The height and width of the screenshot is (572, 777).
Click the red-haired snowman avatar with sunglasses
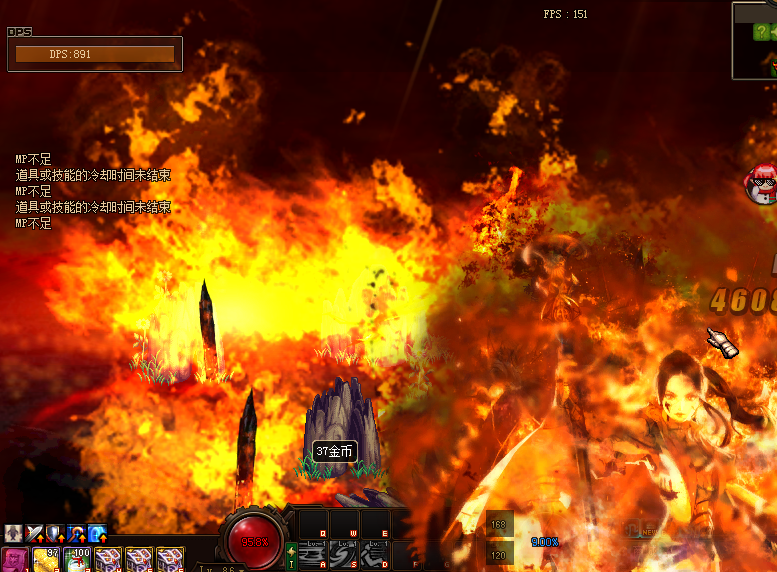click(761, 183)
